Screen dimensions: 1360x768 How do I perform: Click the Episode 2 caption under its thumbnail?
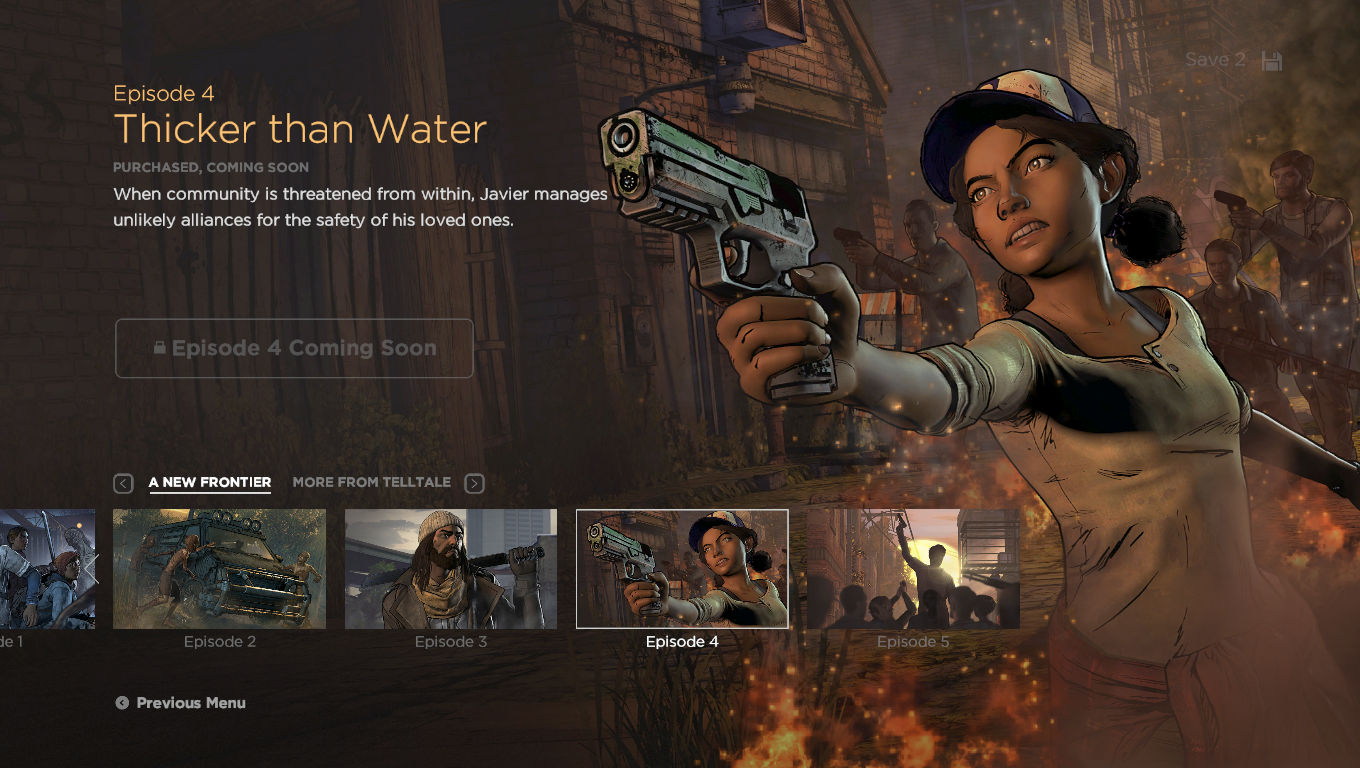[219, 641]
